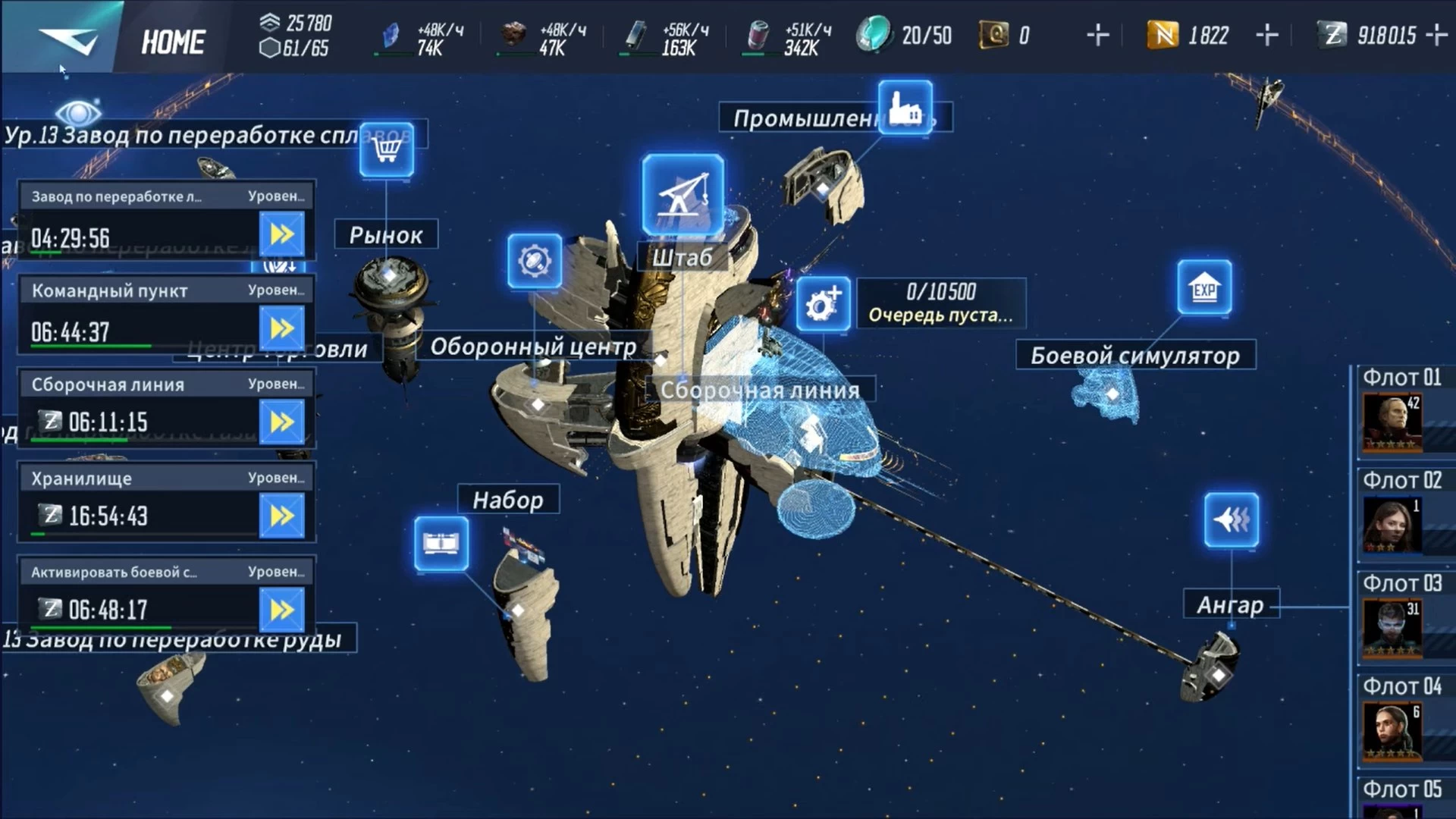Select Флот 04 commander portrait
Image resolution: width=1456 pixels, height=819 pixels.
point(1392,731)
